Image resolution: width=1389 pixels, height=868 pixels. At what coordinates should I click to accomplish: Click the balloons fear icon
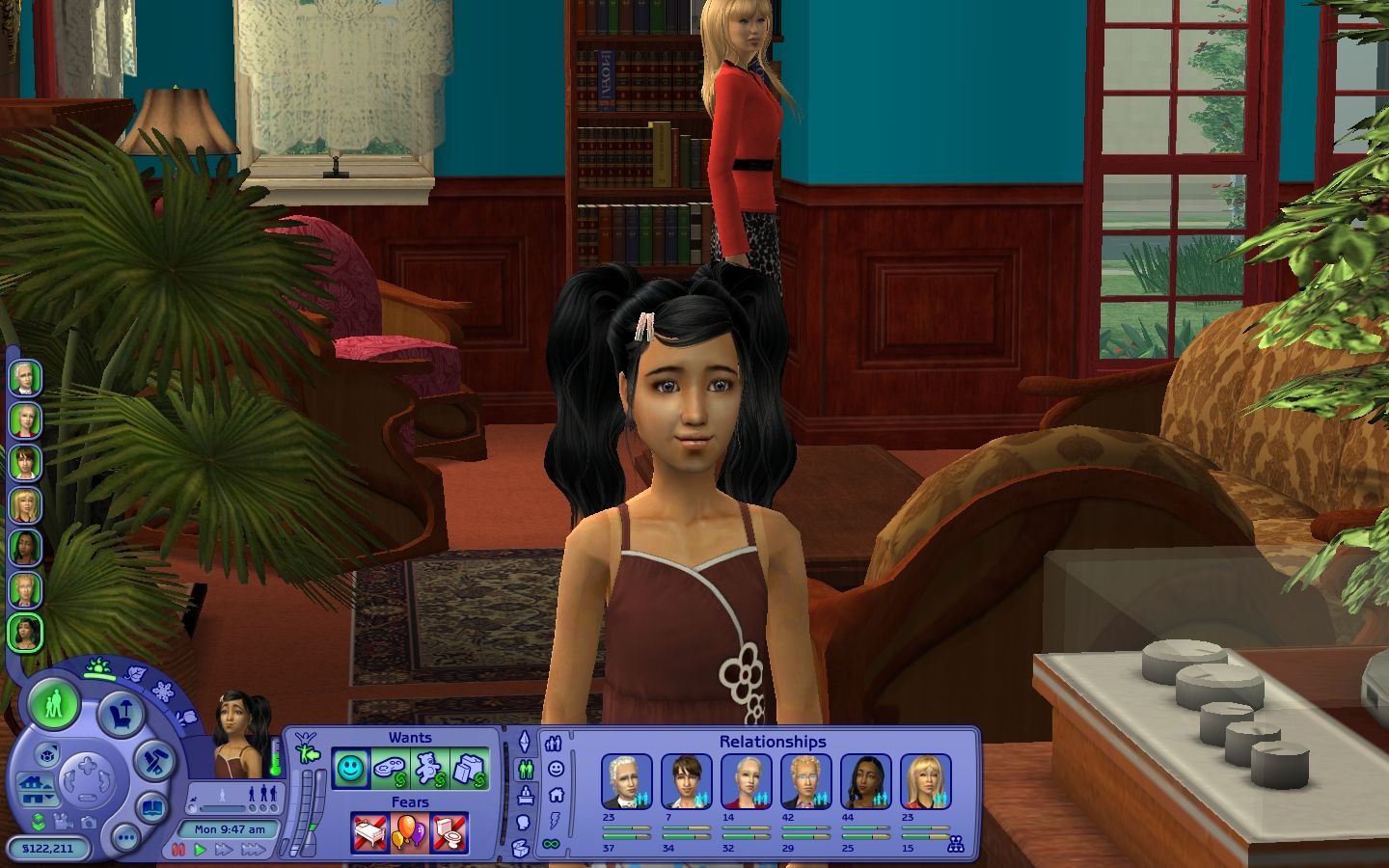tap(410, 831)
